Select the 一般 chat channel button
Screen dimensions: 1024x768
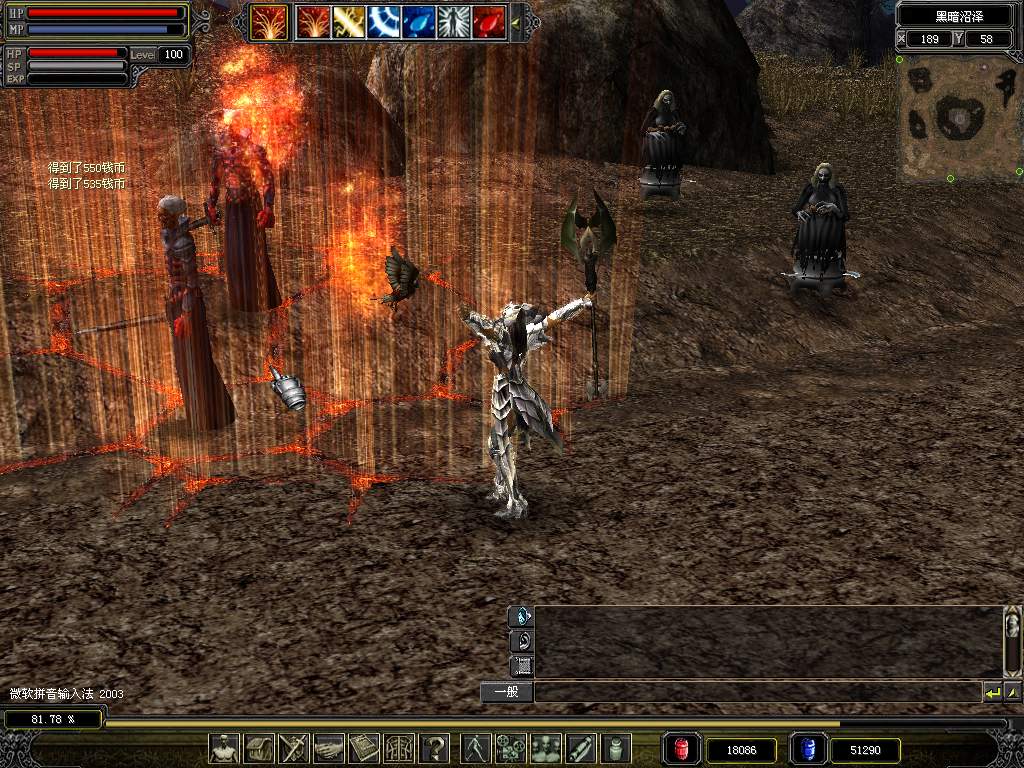click(506, 692)
